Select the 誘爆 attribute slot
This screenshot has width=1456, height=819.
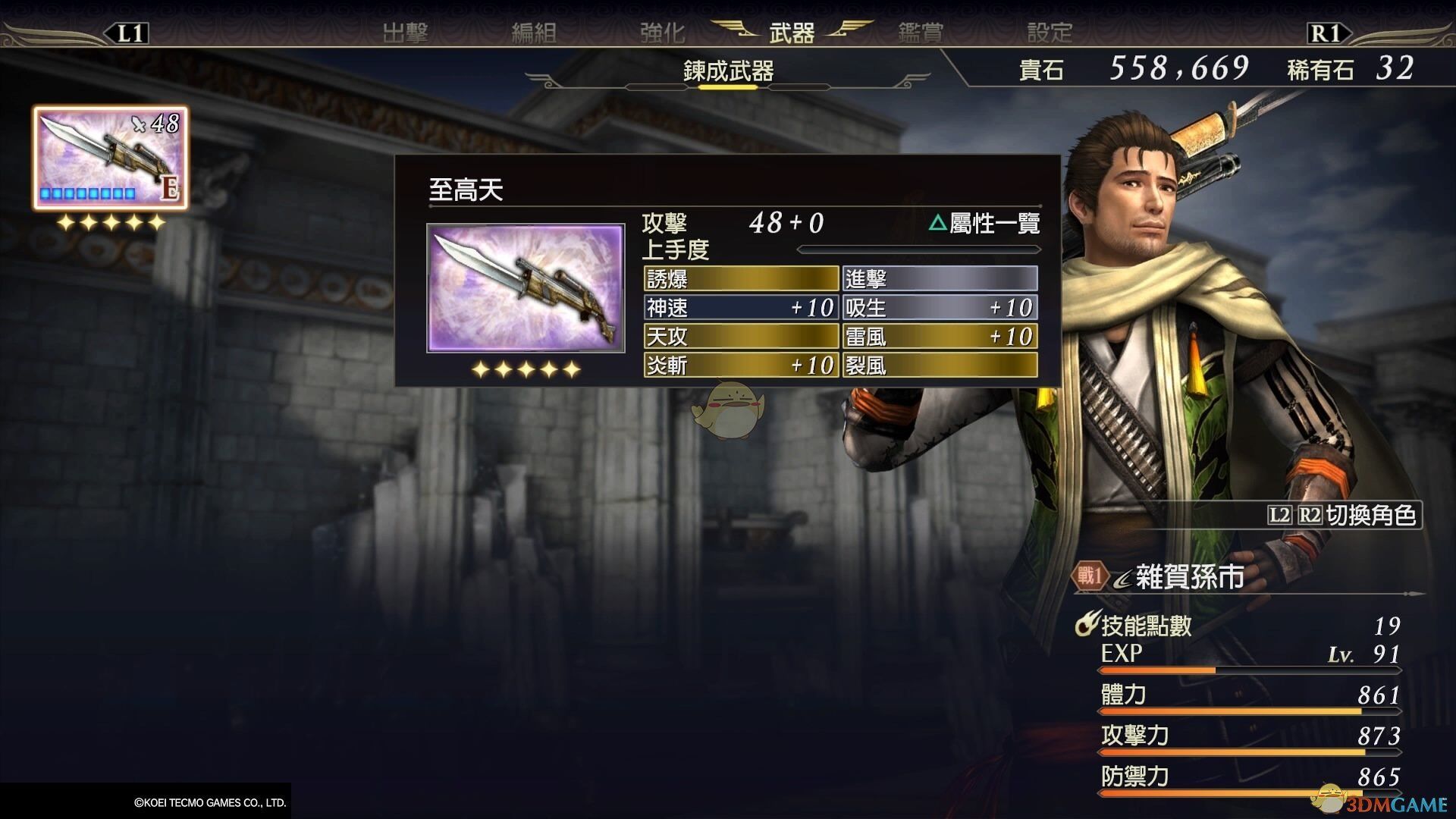point(740,279)
